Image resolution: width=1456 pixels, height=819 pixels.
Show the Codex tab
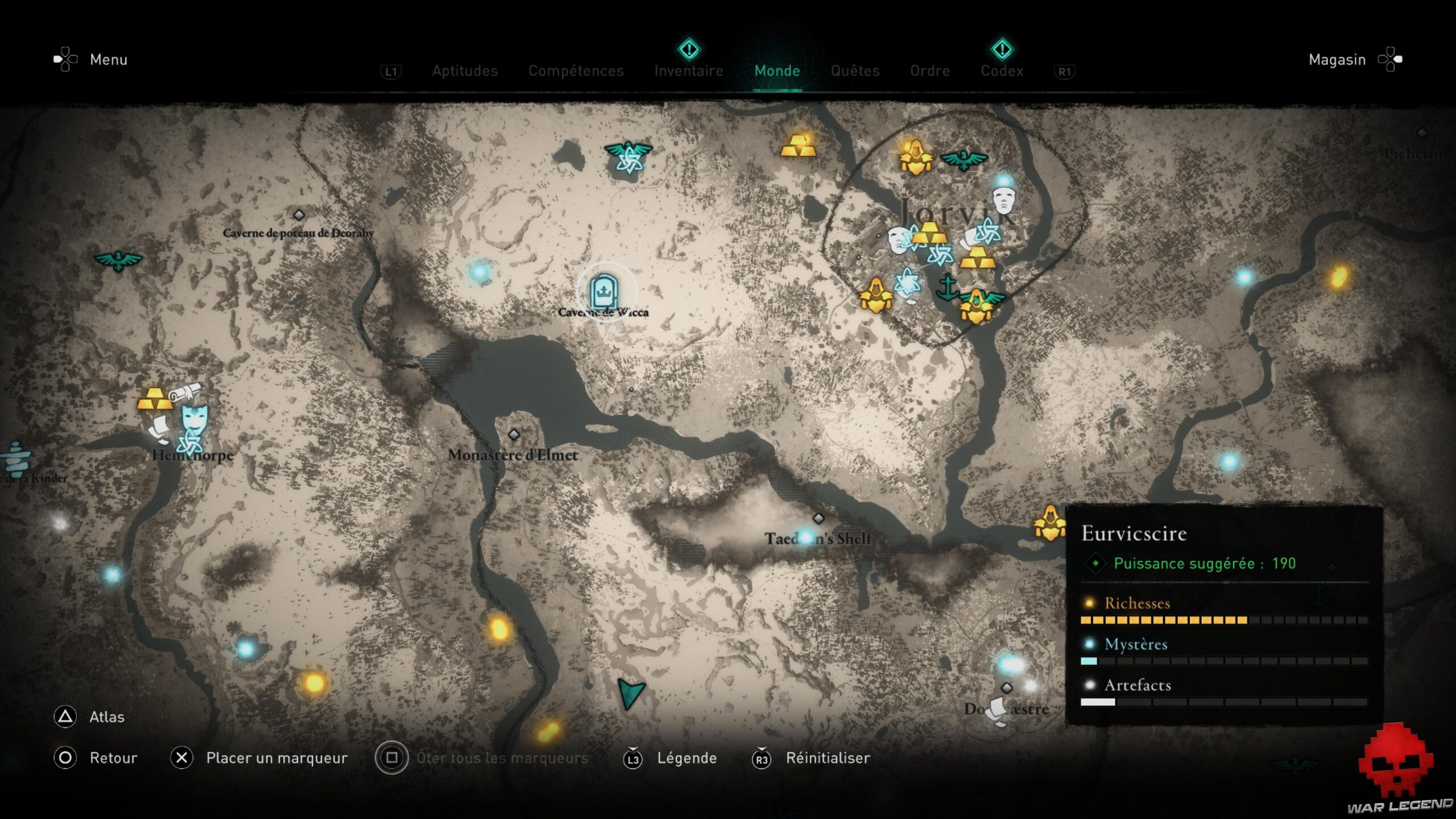pyautogui.click(x=1002, y=71)
